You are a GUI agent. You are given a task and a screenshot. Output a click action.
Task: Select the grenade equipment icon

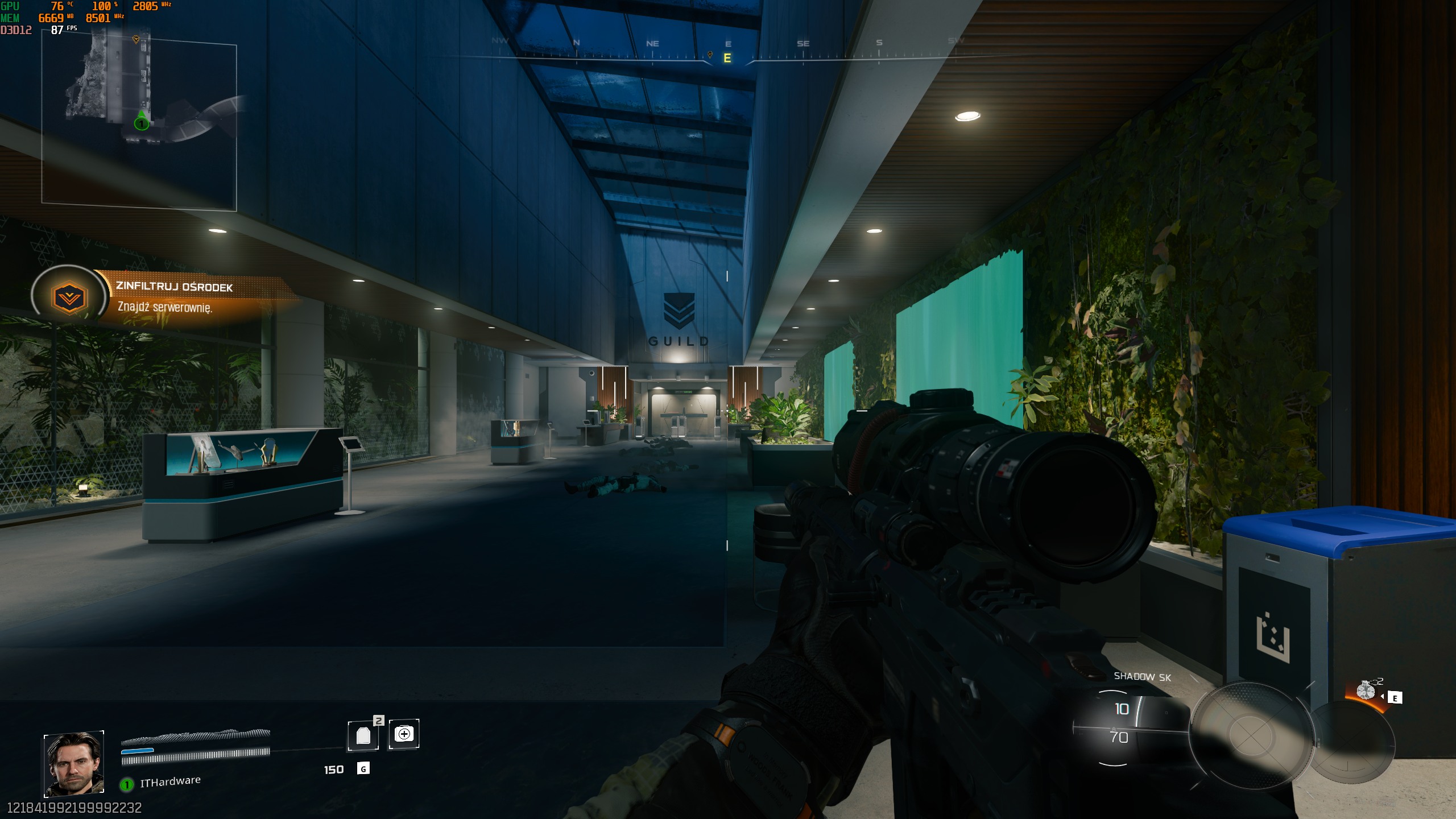click(1366, 691)
